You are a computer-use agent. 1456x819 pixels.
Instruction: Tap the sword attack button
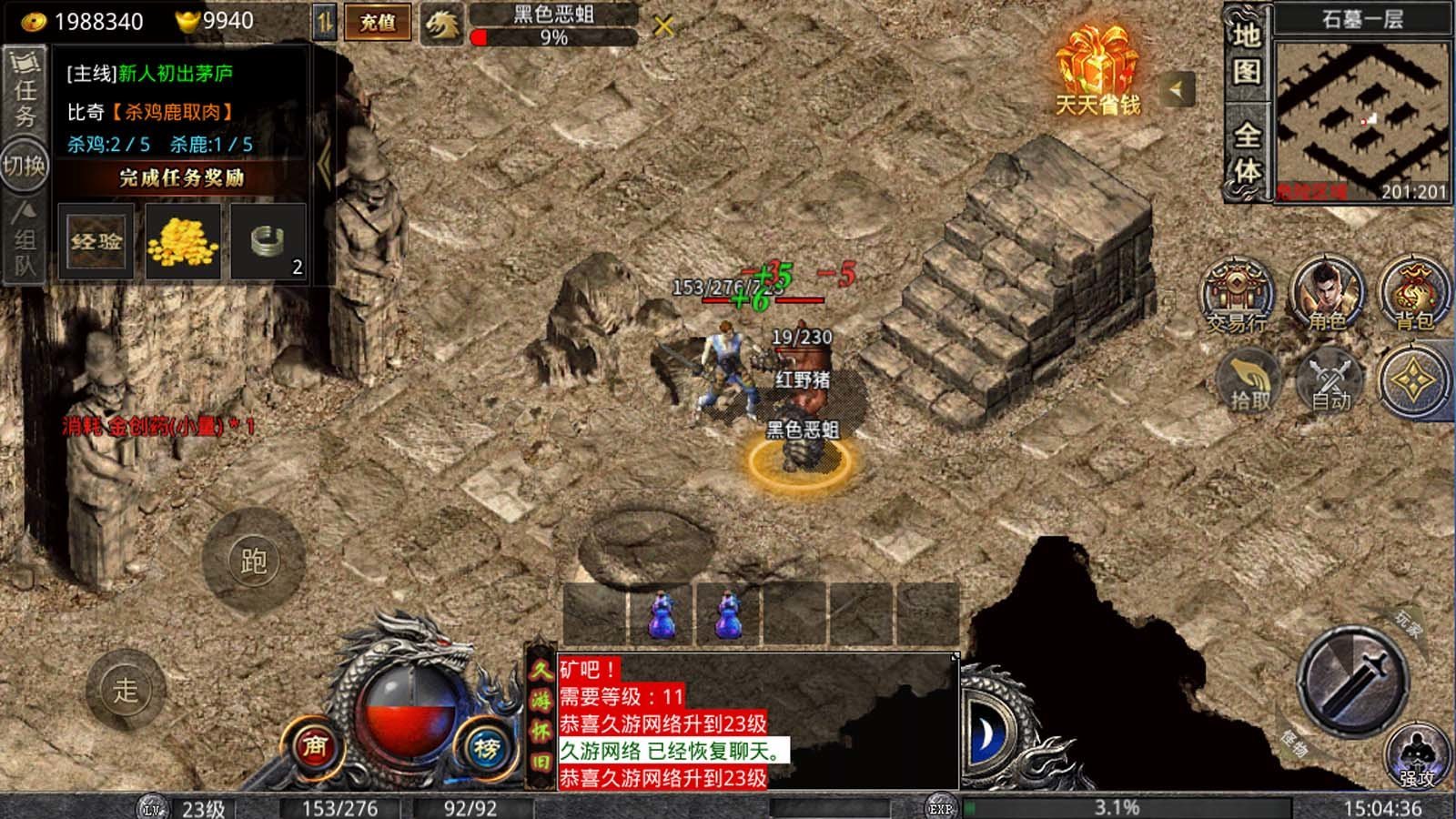tap(1355, 682)
